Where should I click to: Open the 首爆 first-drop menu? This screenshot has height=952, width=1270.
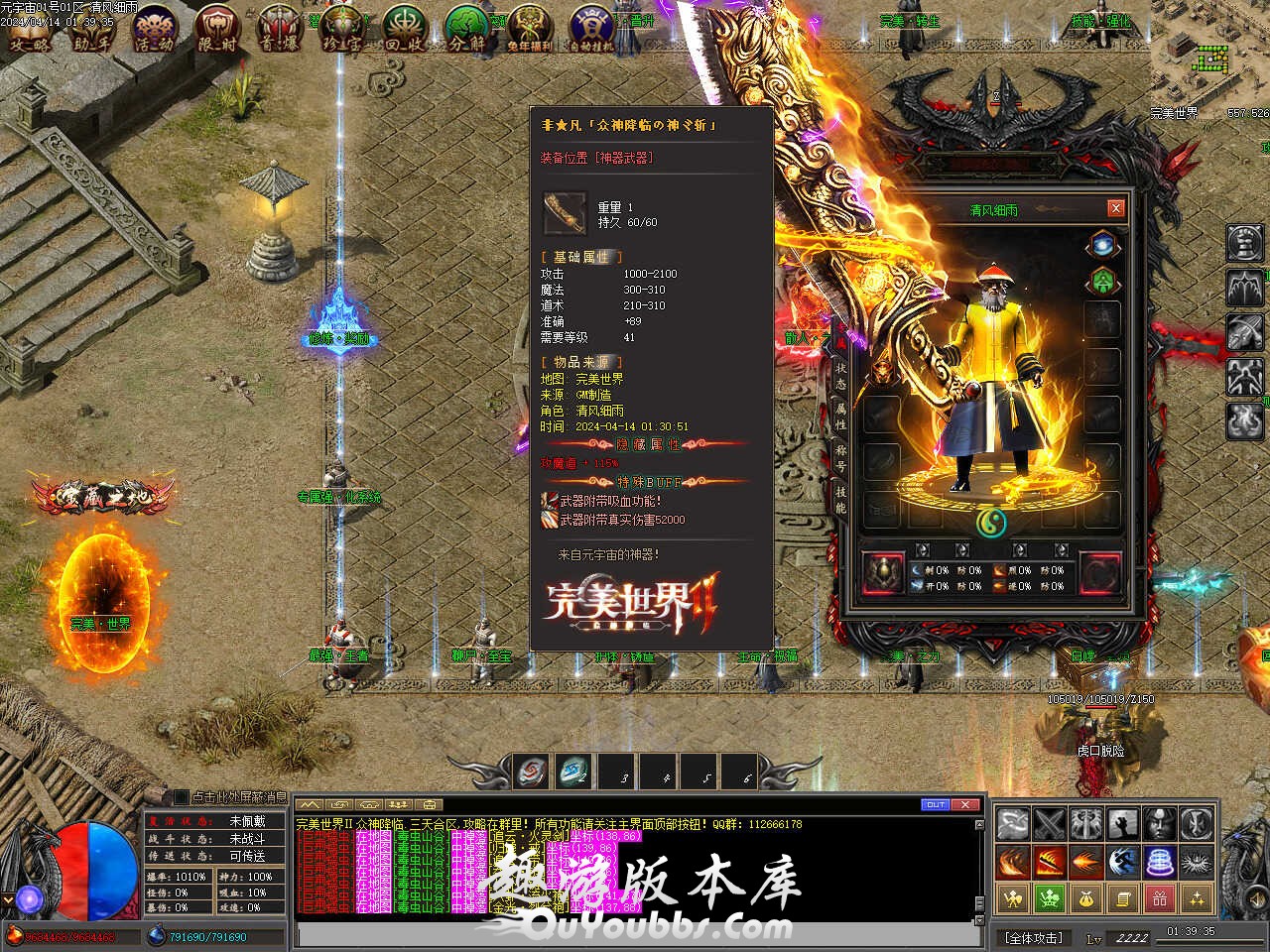[280, 28]
